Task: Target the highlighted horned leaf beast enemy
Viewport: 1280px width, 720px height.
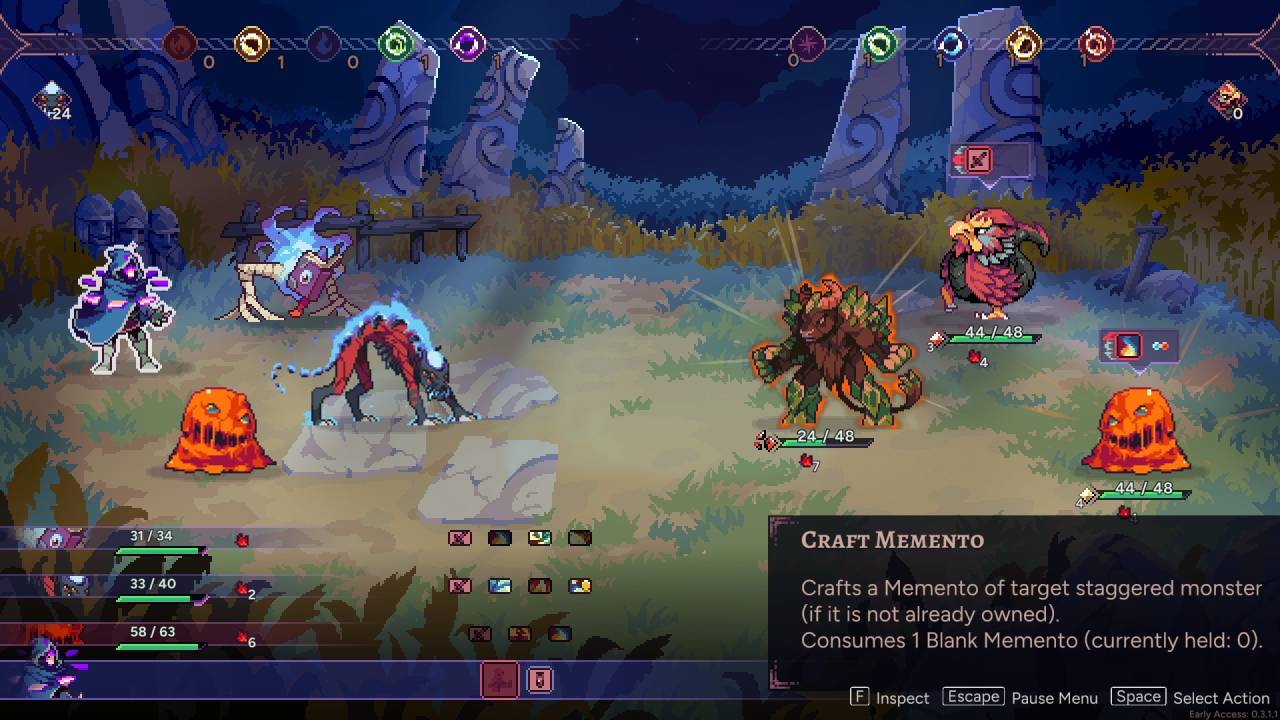Action: point(834,352)
